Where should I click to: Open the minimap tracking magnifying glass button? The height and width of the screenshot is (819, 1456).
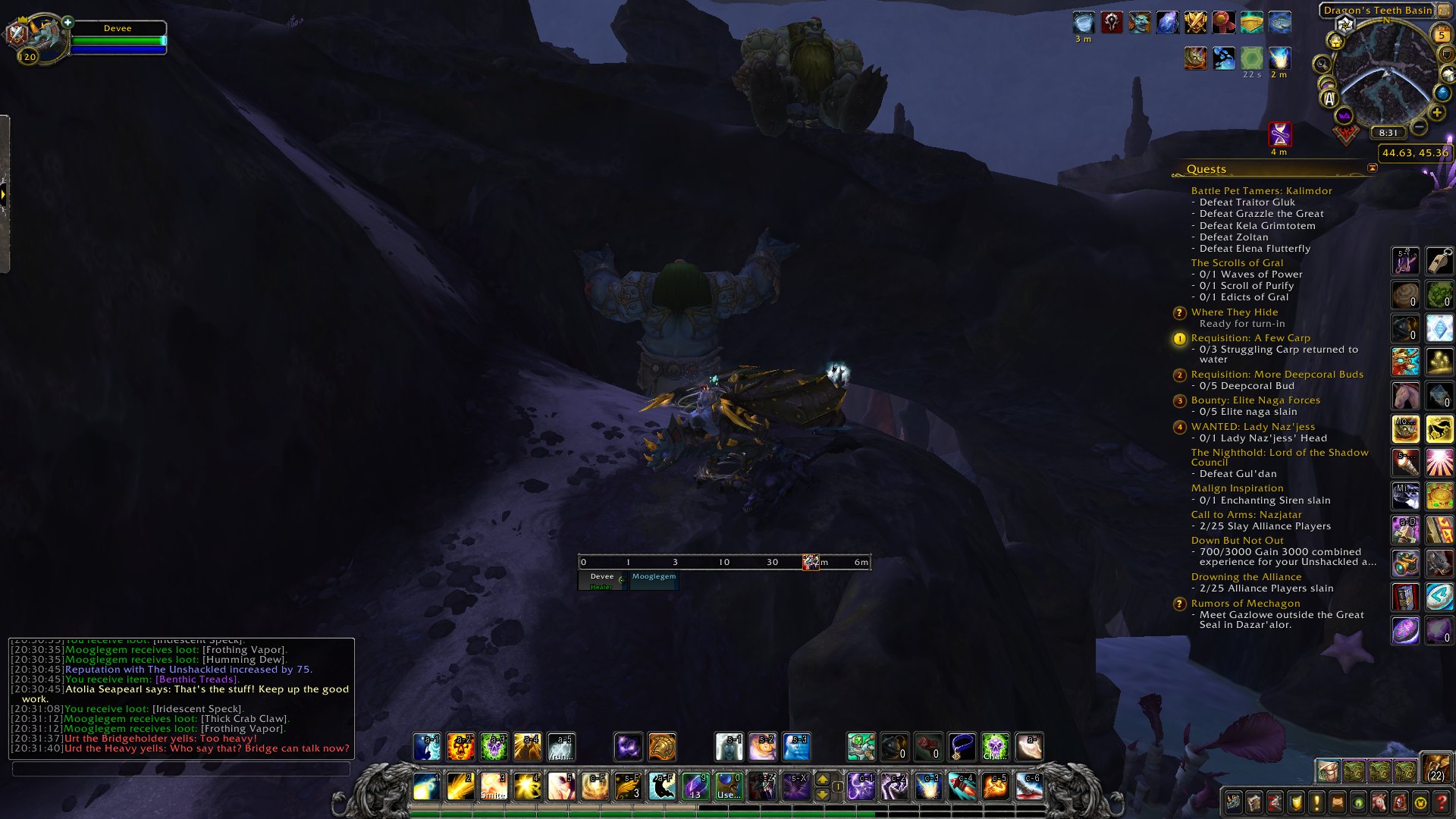click(1322, 64)
